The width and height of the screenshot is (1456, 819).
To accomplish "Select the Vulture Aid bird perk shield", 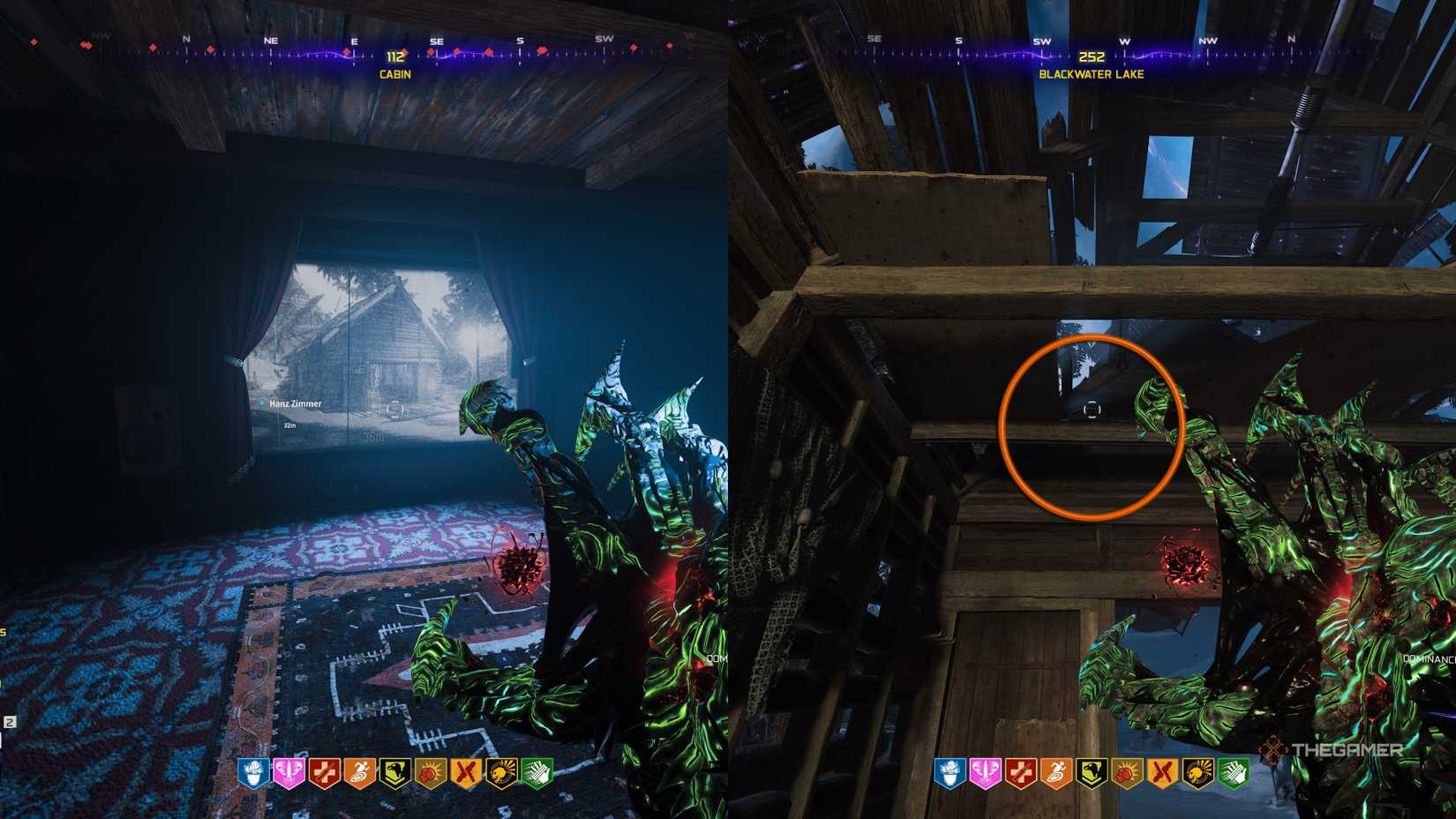I will click(x=395, y=772).
